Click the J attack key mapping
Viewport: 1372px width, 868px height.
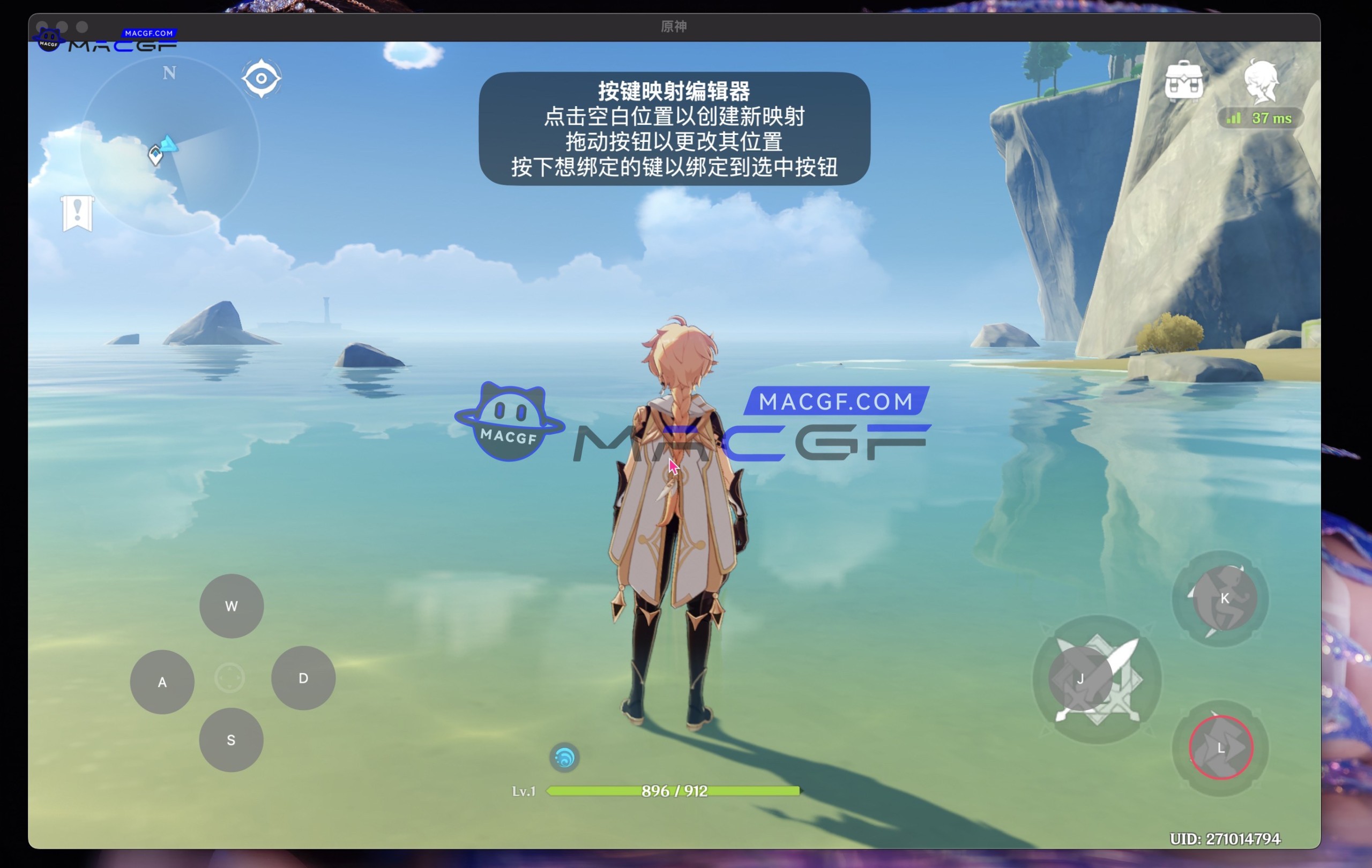[1080, 679]
